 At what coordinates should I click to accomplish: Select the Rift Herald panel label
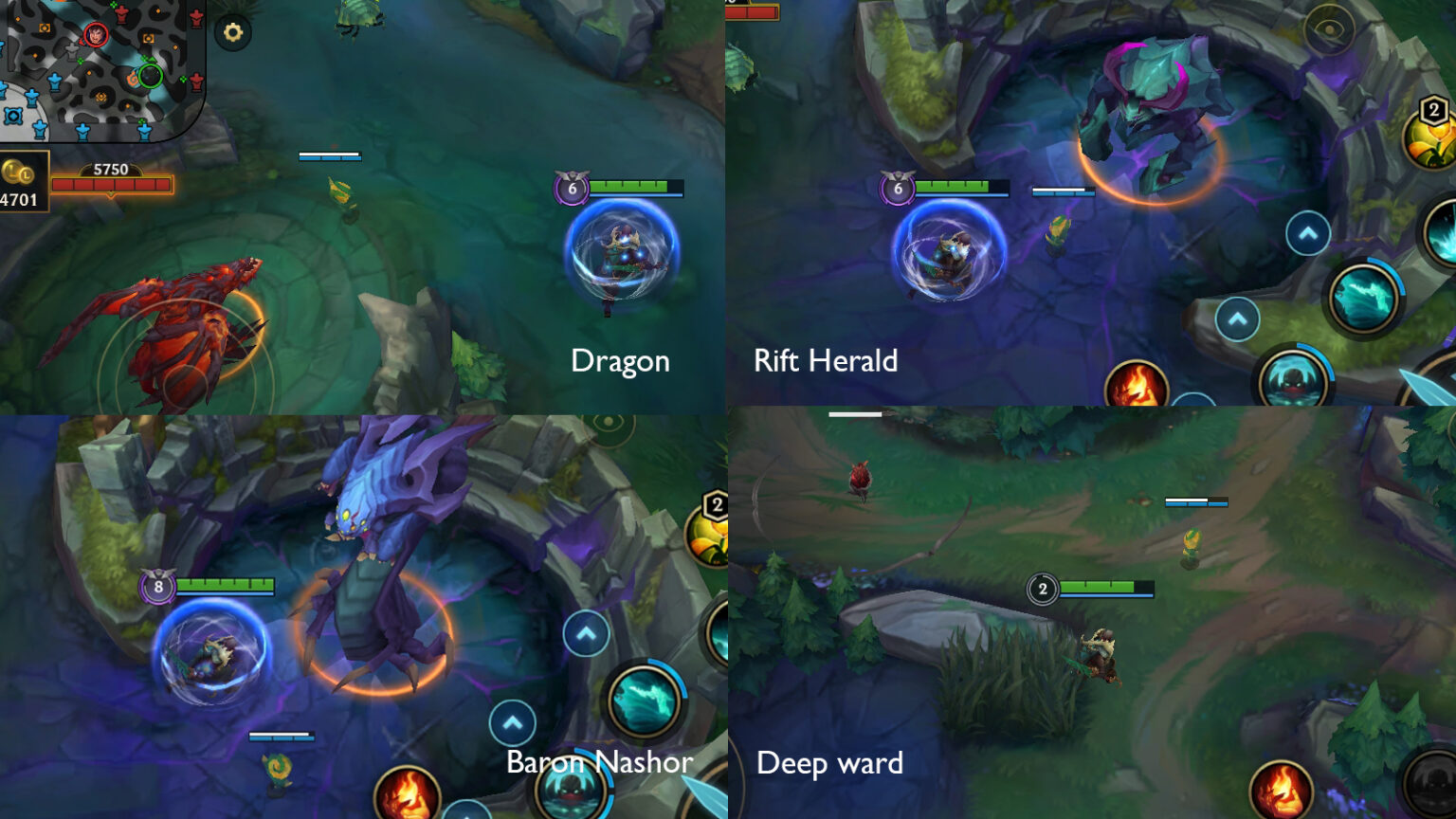click(x=827, y=361)
